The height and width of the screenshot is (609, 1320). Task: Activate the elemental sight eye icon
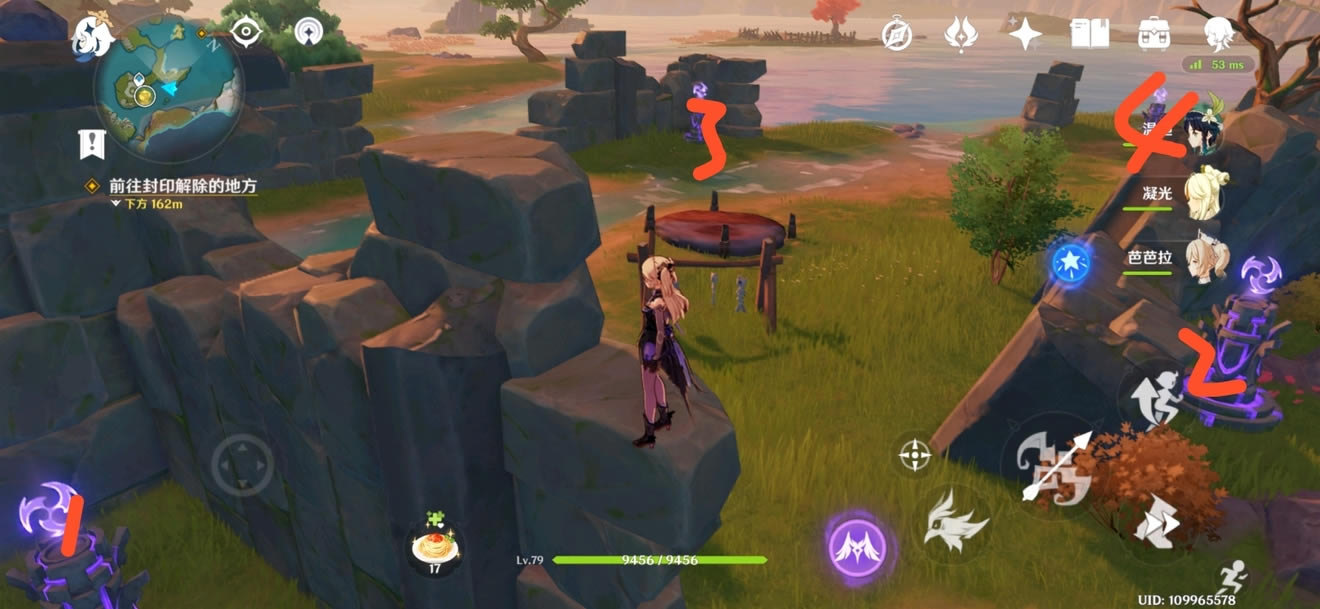pyautogui.click(x=245, y=33)
